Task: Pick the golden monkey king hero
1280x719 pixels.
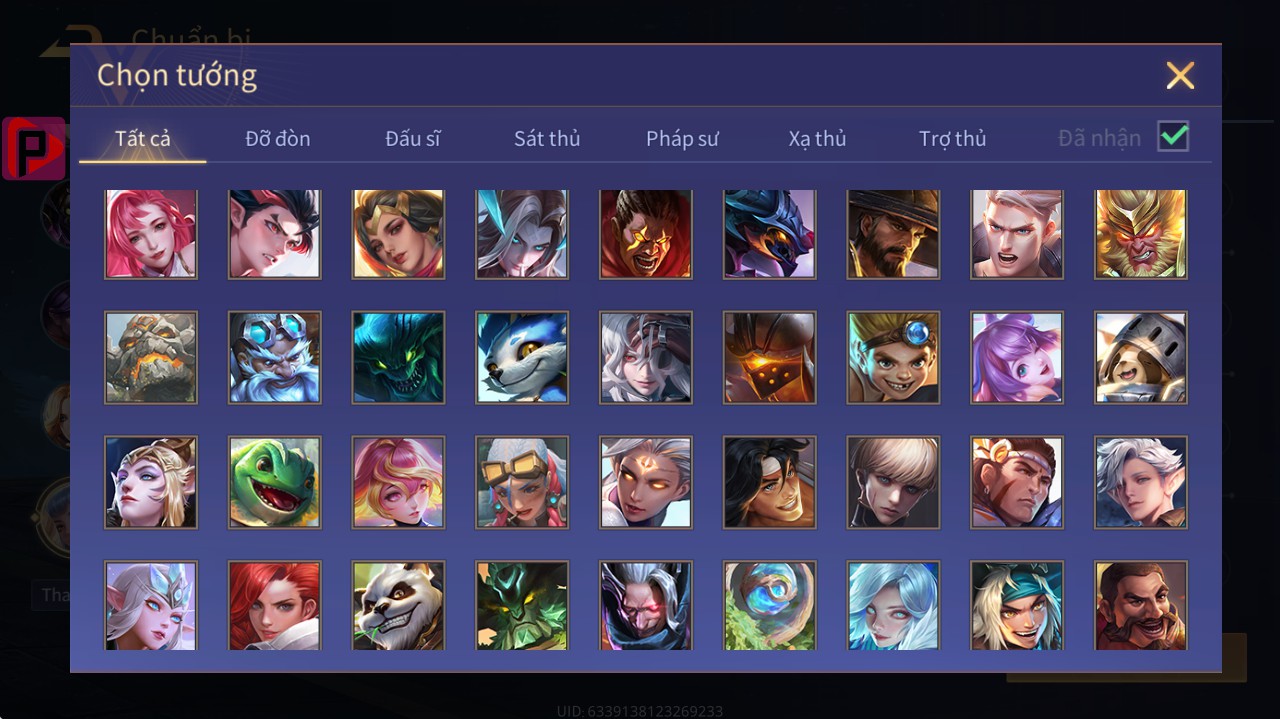Action: pyautogui.click(x=1141, y=234)
